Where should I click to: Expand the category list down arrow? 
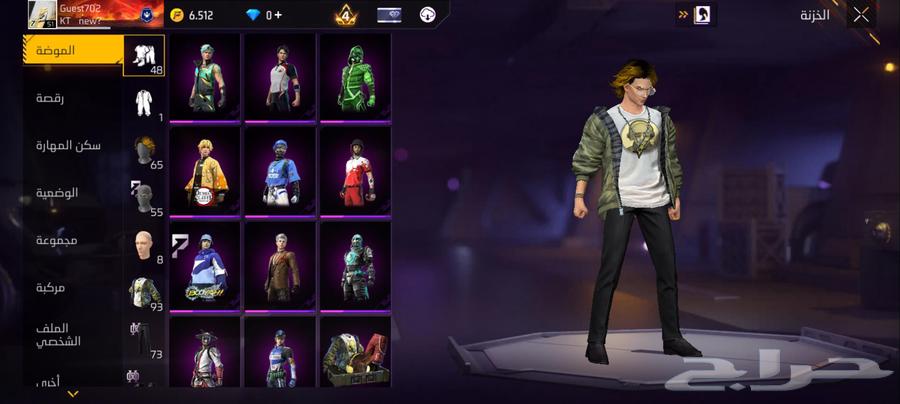(72, 394)
